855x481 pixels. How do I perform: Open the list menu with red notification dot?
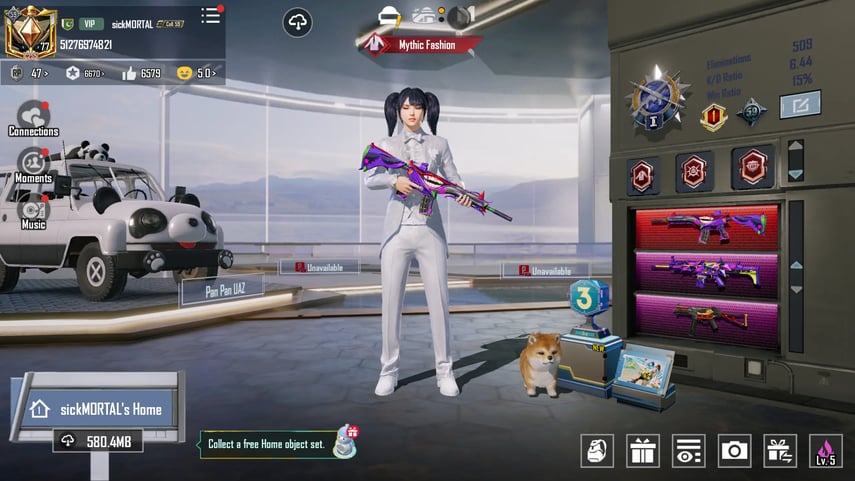pos(211,15)
